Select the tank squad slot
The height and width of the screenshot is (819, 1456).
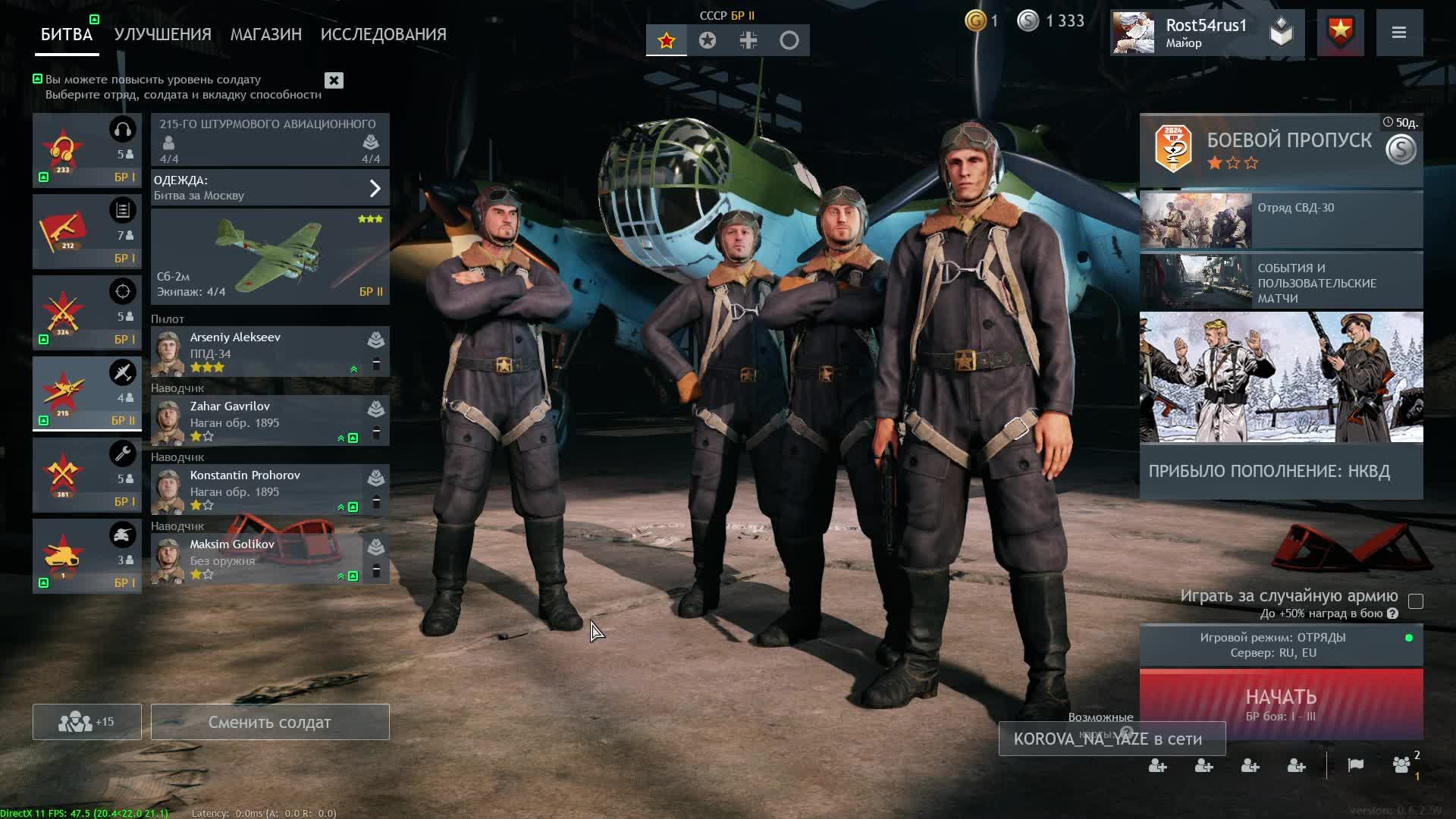pos(86,556)
